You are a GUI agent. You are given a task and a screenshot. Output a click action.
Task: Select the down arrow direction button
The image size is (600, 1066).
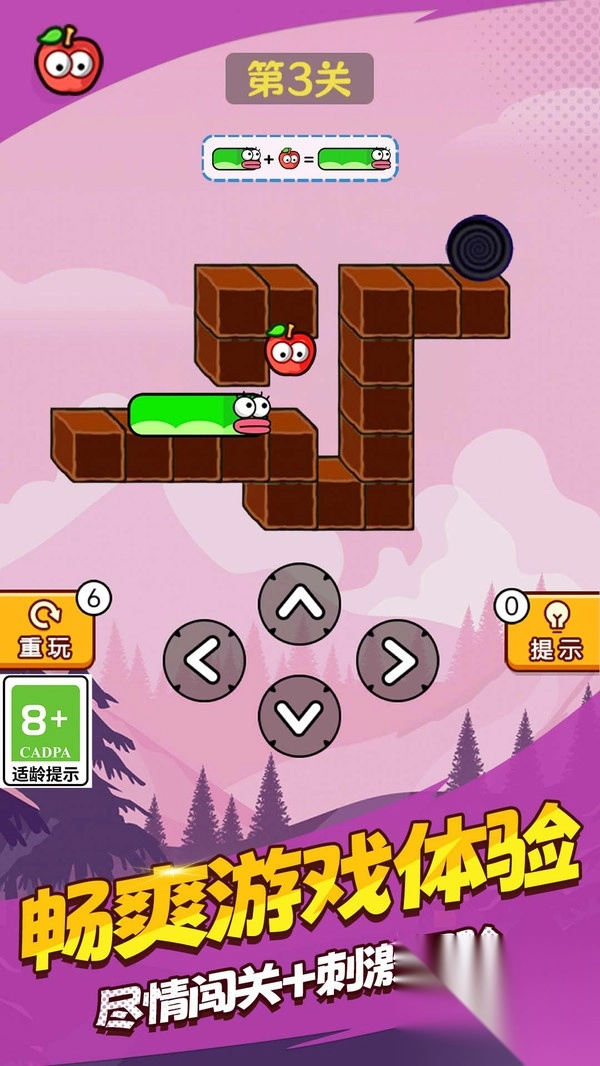pyautogui.click(x=299, y=716)
